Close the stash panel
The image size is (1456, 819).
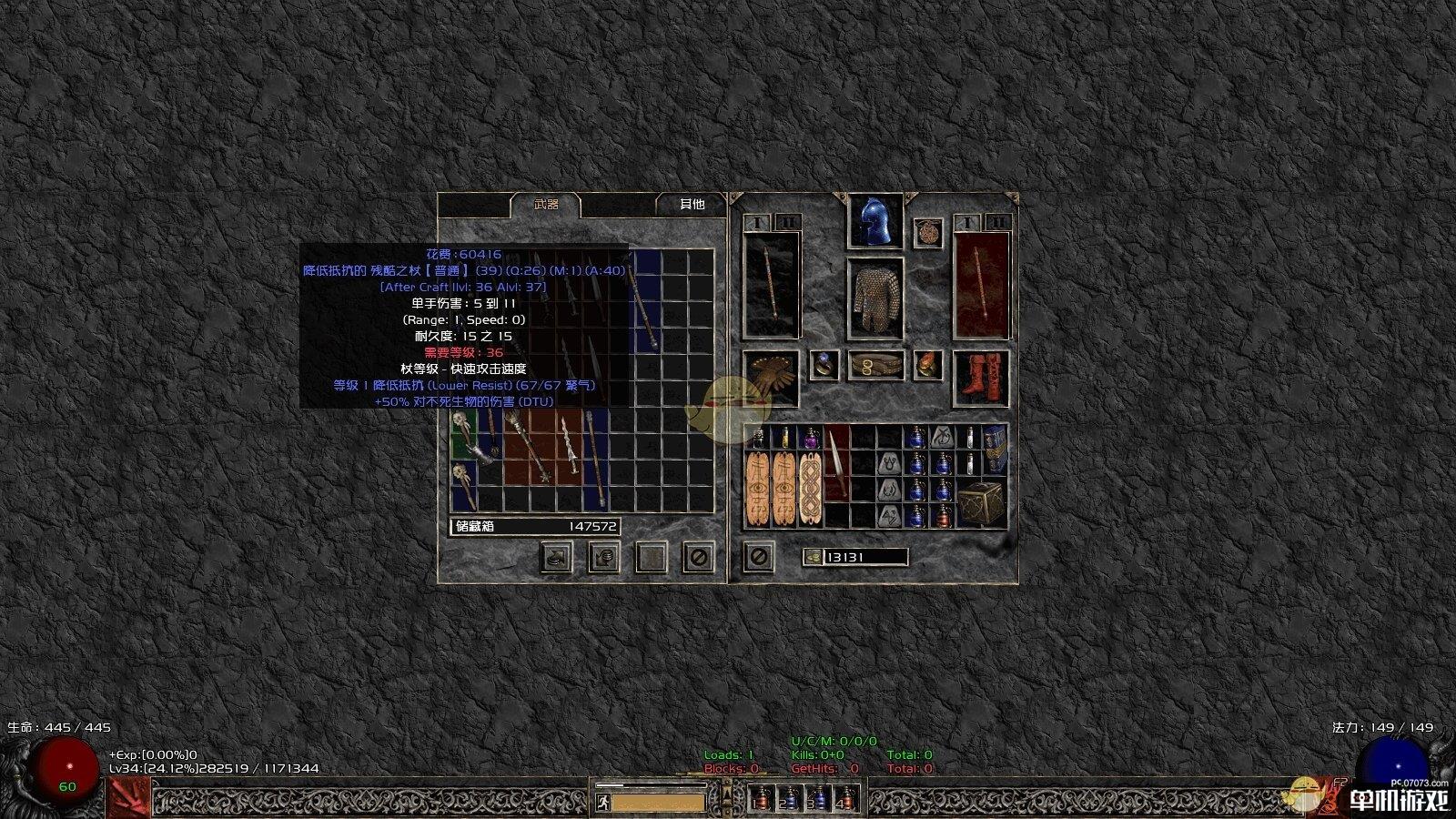[698, 557]
